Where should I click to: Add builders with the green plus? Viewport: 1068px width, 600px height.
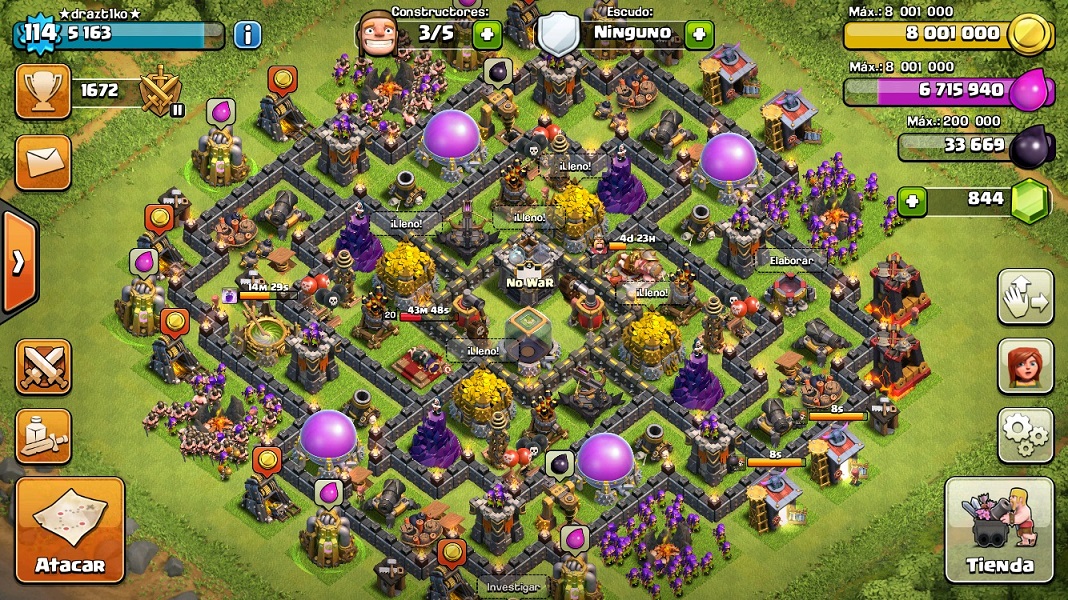click(488, 34)
